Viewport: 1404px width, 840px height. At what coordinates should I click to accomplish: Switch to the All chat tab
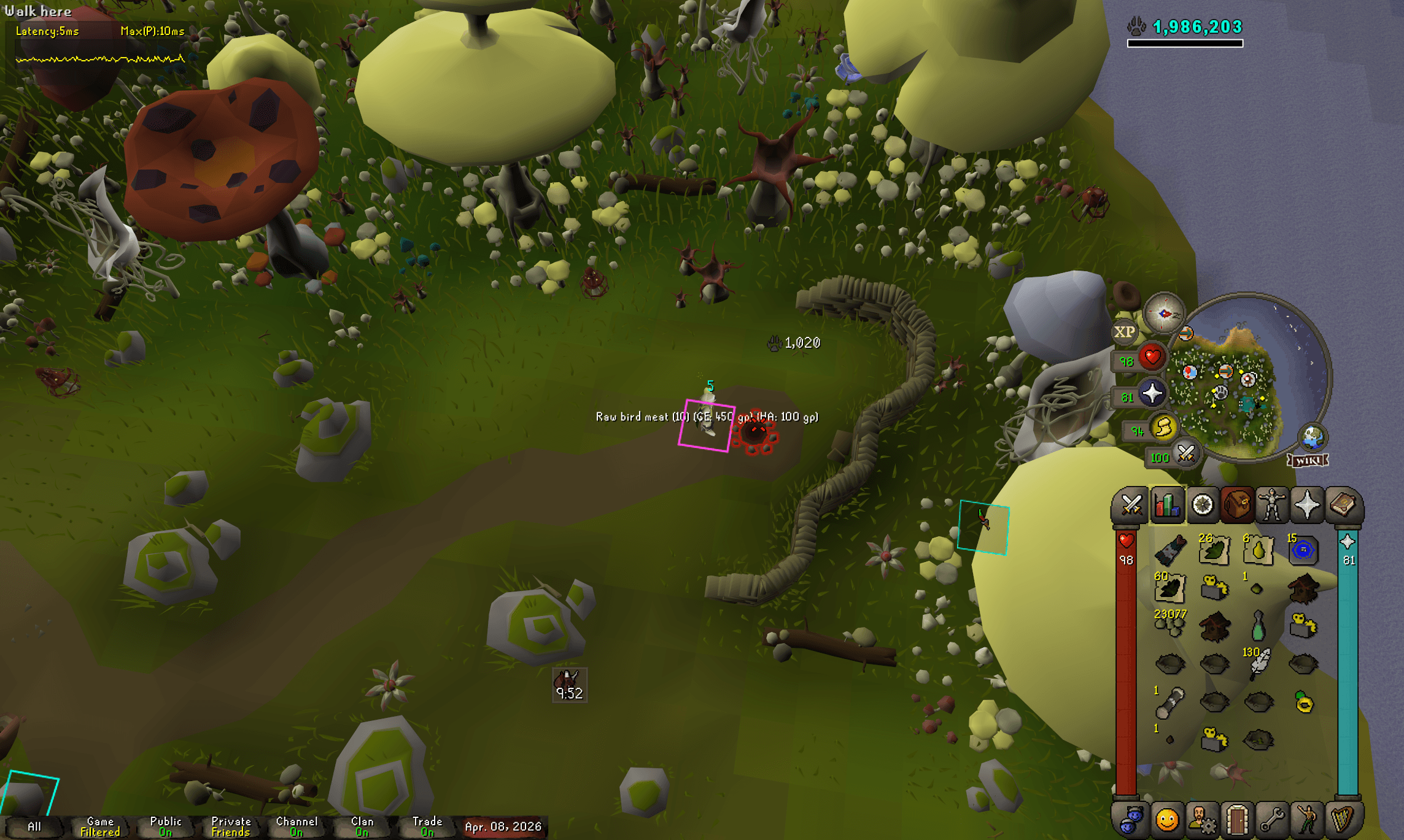[36, 827]
